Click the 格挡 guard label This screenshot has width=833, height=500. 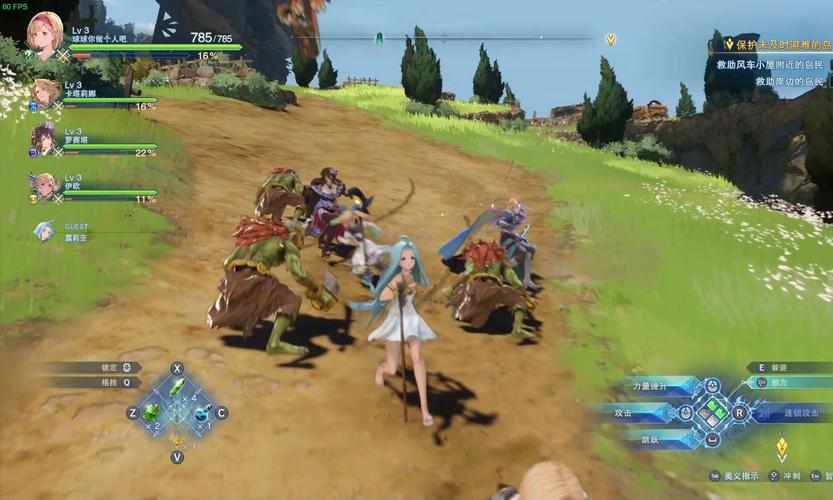coord(112,381)
